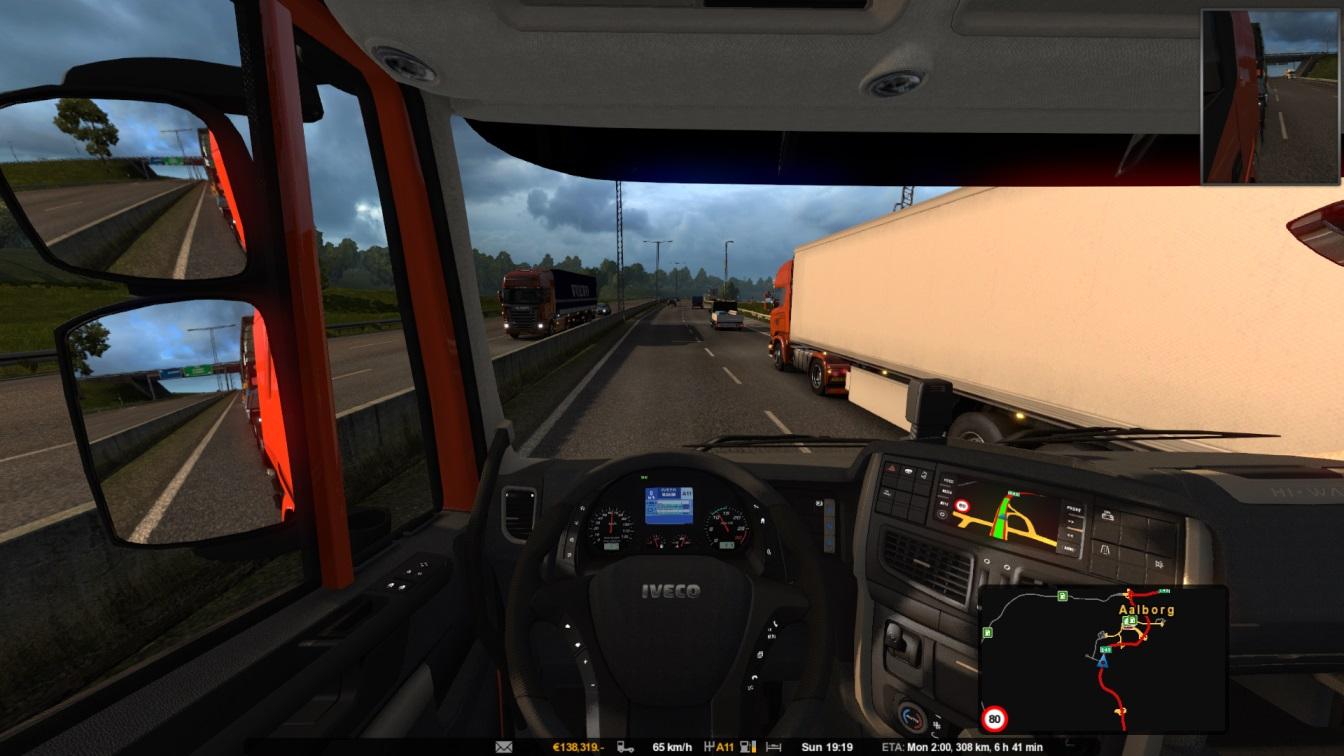Click the virtual mirror view in the corner
Viewport: 1344px width, 756px height.
[1272, 97]
